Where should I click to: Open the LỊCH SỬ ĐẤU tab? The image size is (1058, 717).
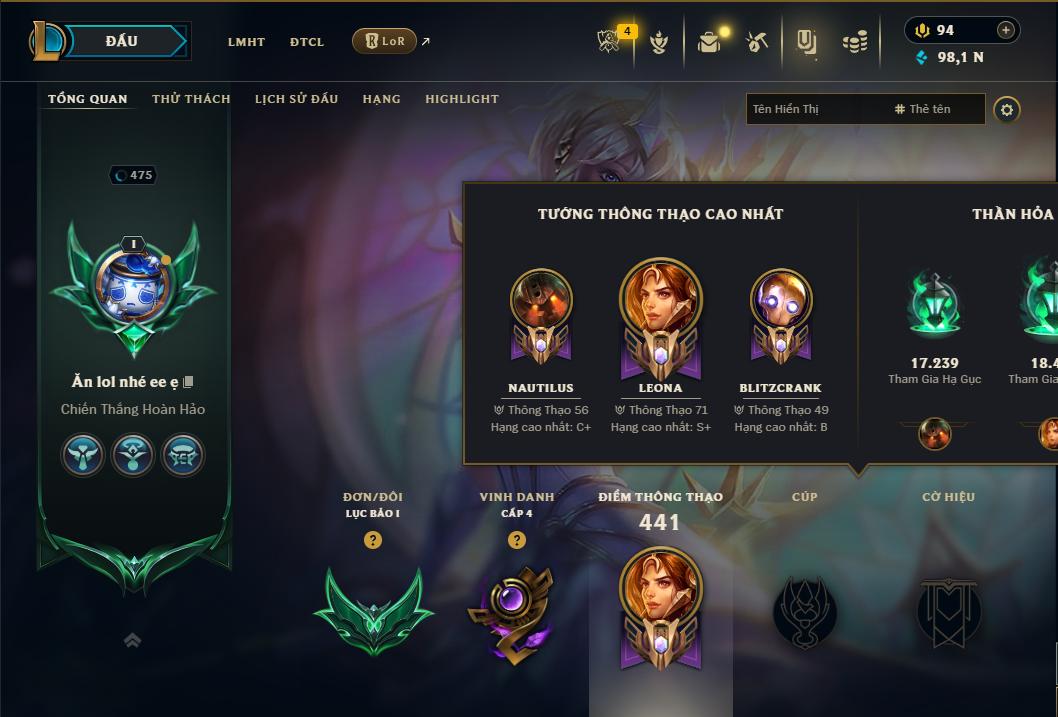(296, 99)
